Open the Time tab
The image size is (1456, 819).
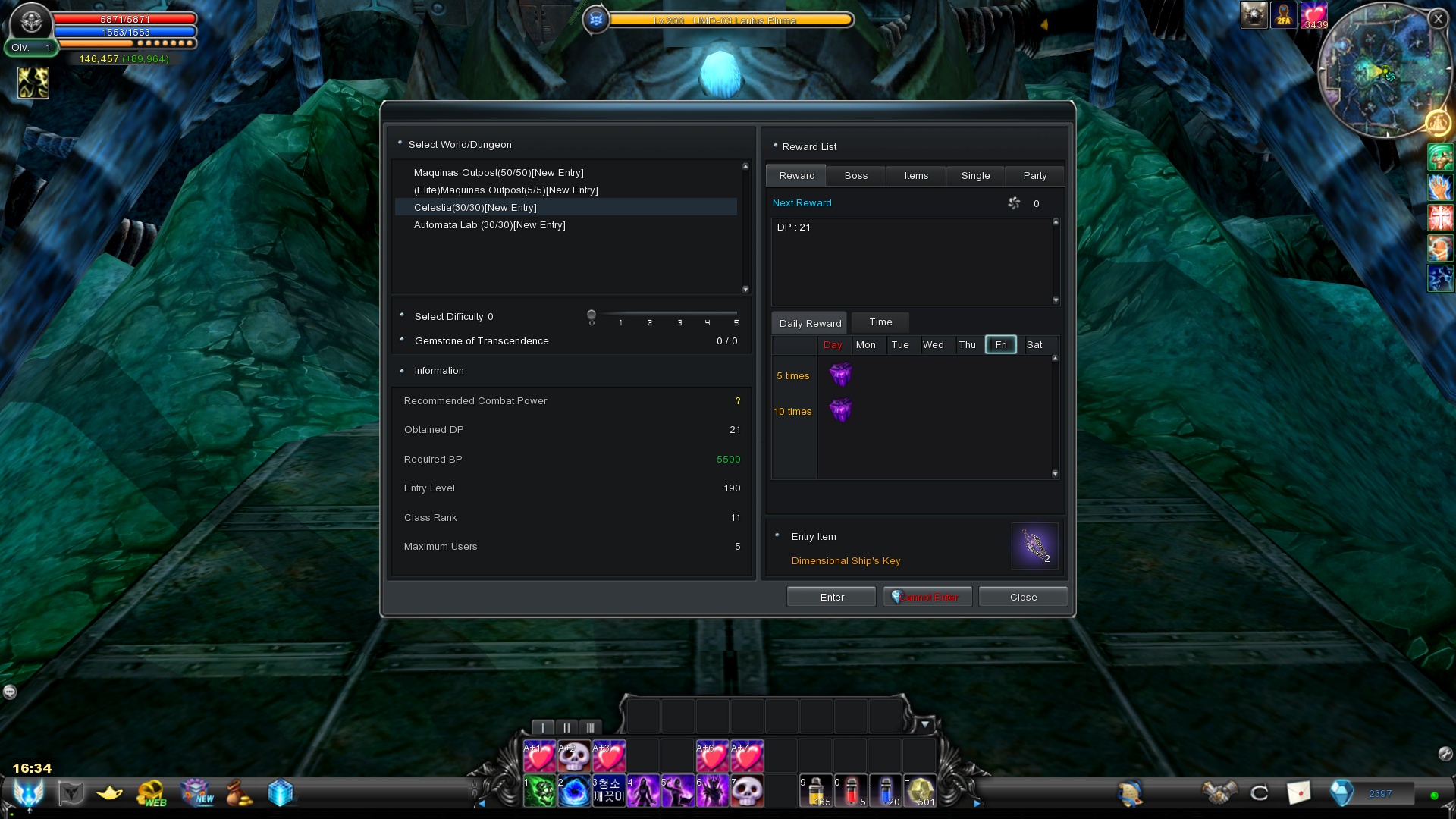[x=880, y=322]
